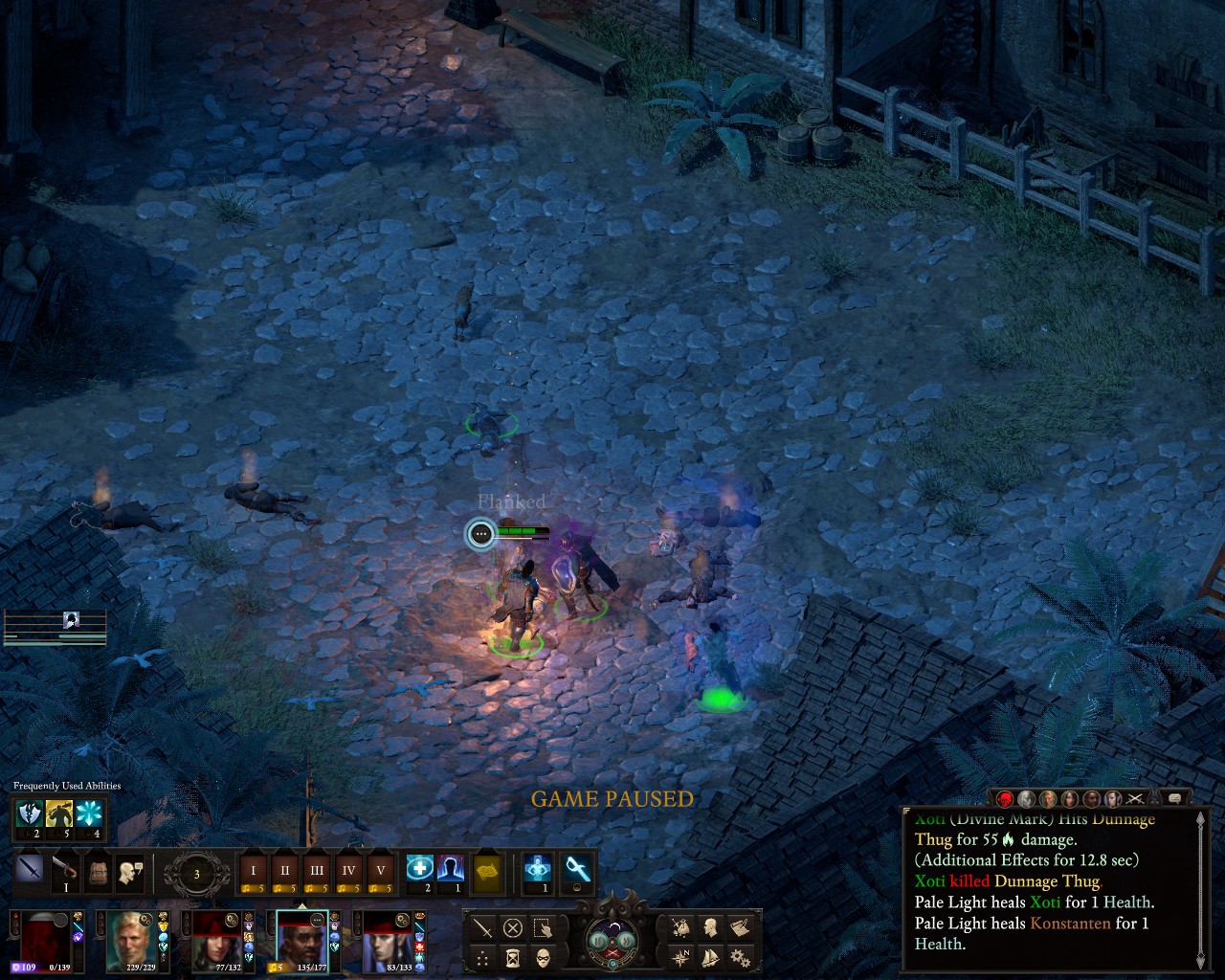Open the journal book and quill button
Screen dimensions: 1225x980
(x=739, y=927)
